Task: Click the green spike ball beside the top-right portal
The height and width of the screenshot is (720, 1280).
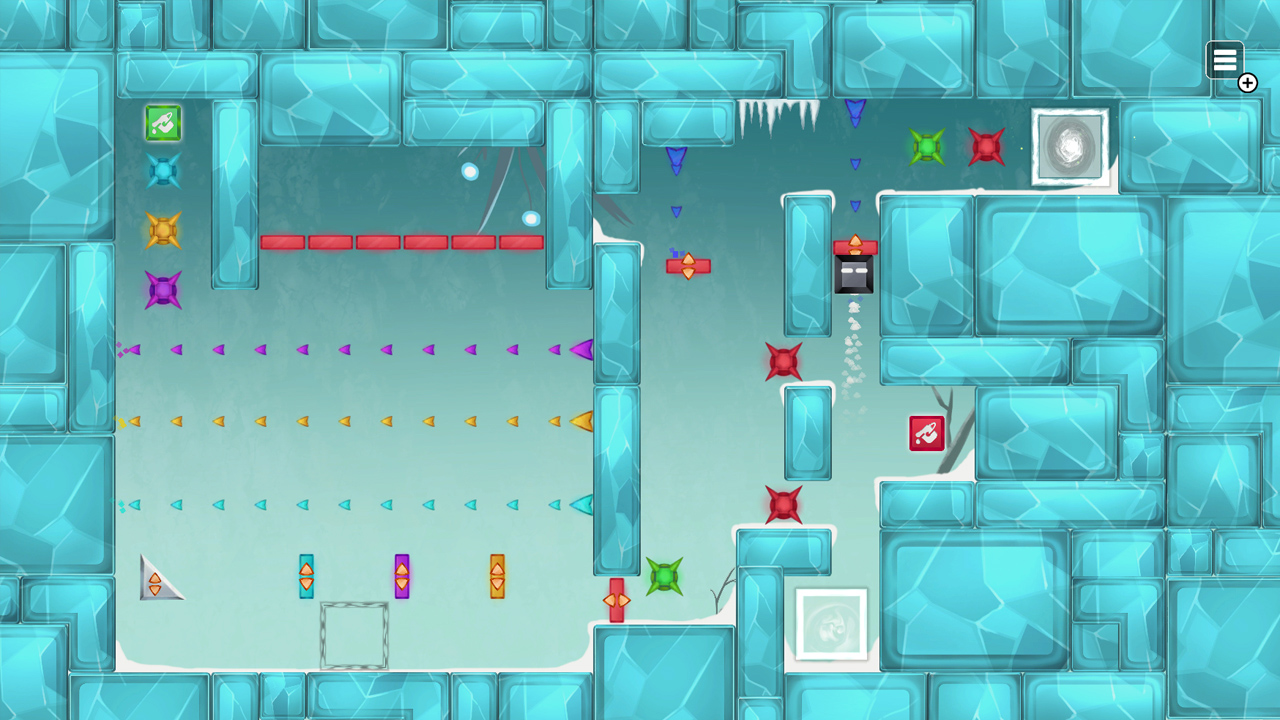Action: point(927,148)
